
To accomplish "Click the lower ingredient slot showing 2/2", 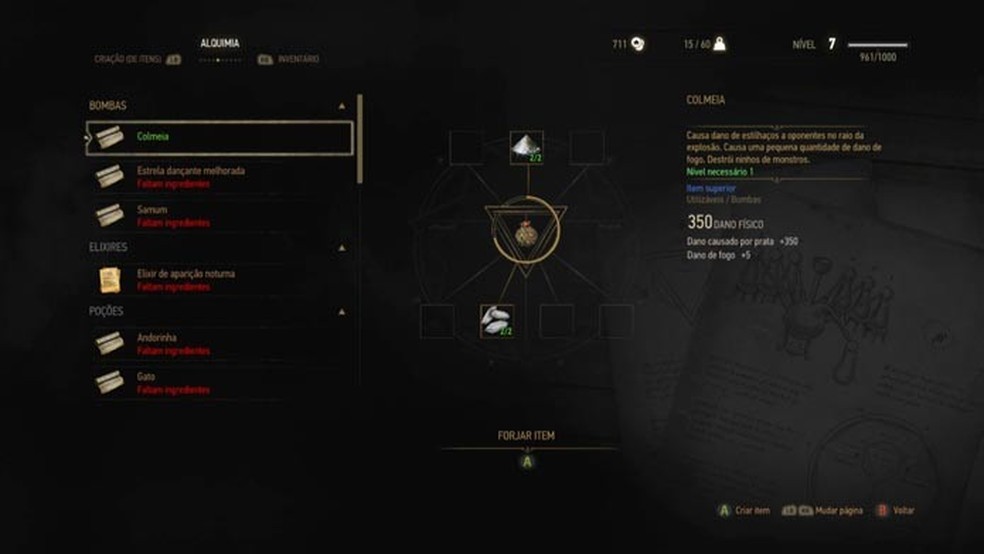I will click(x=497, y=321).
